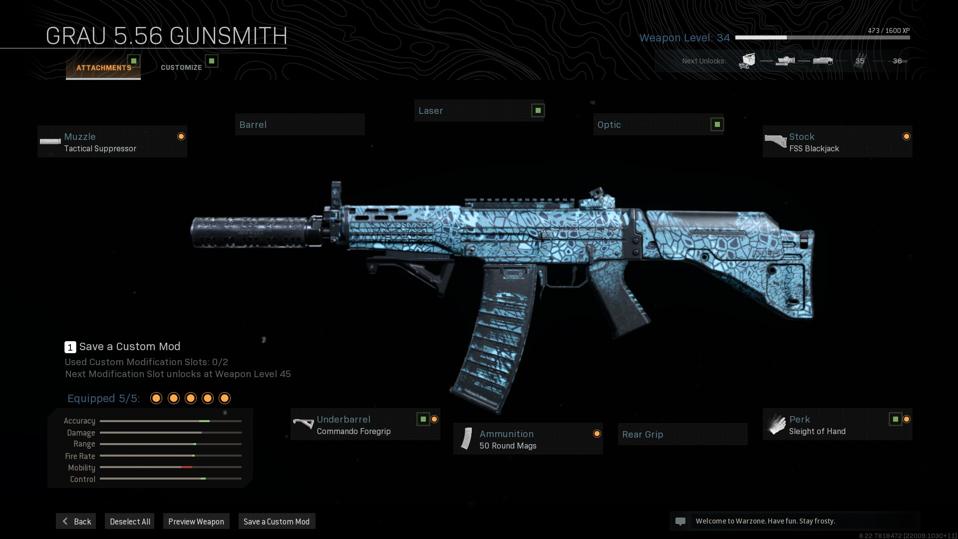
Task: Go Back to the previous menu
Action: tap(76, 521)
